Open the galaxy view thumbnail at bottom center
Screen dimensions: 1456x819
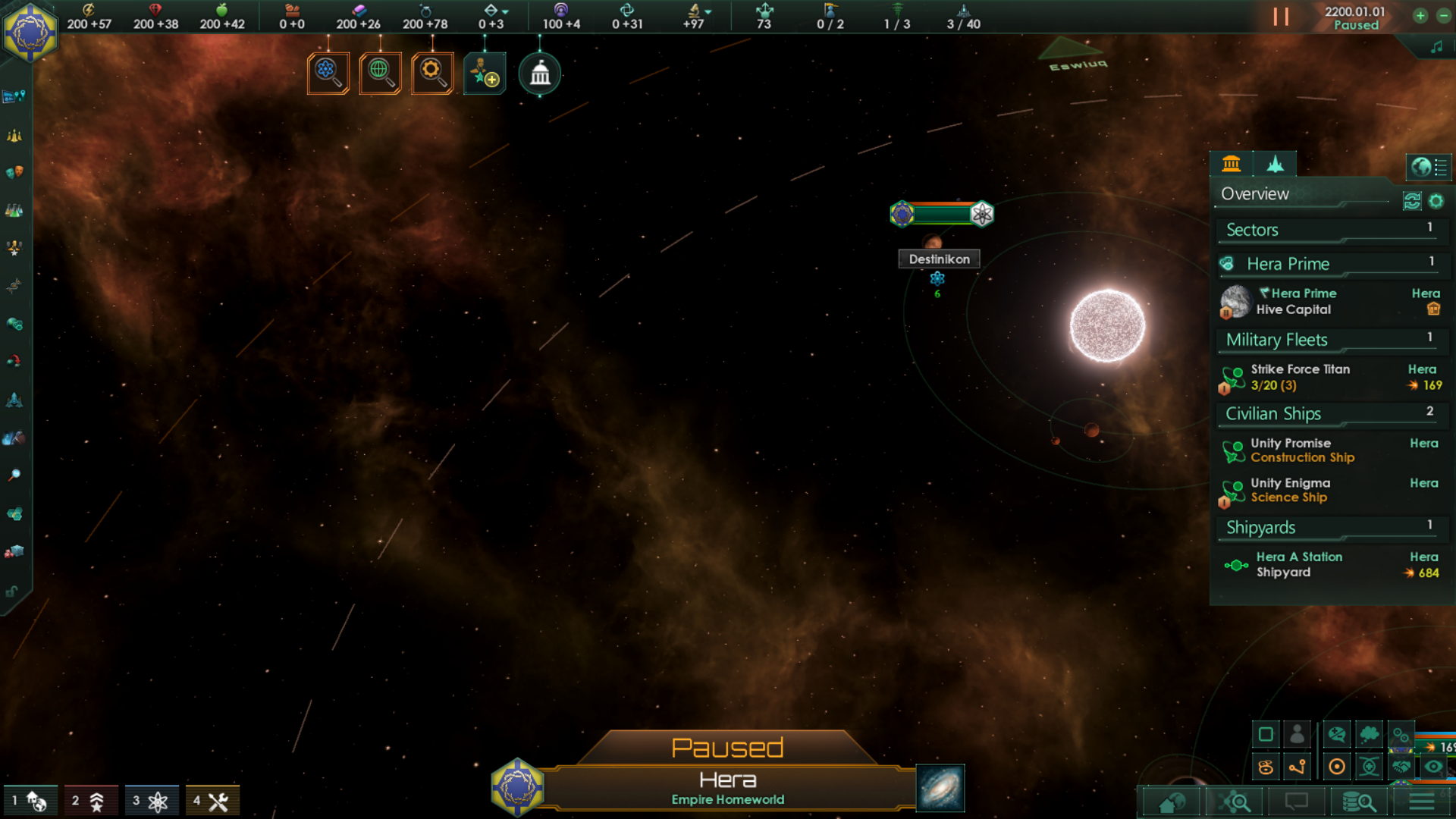pos(940,789)
